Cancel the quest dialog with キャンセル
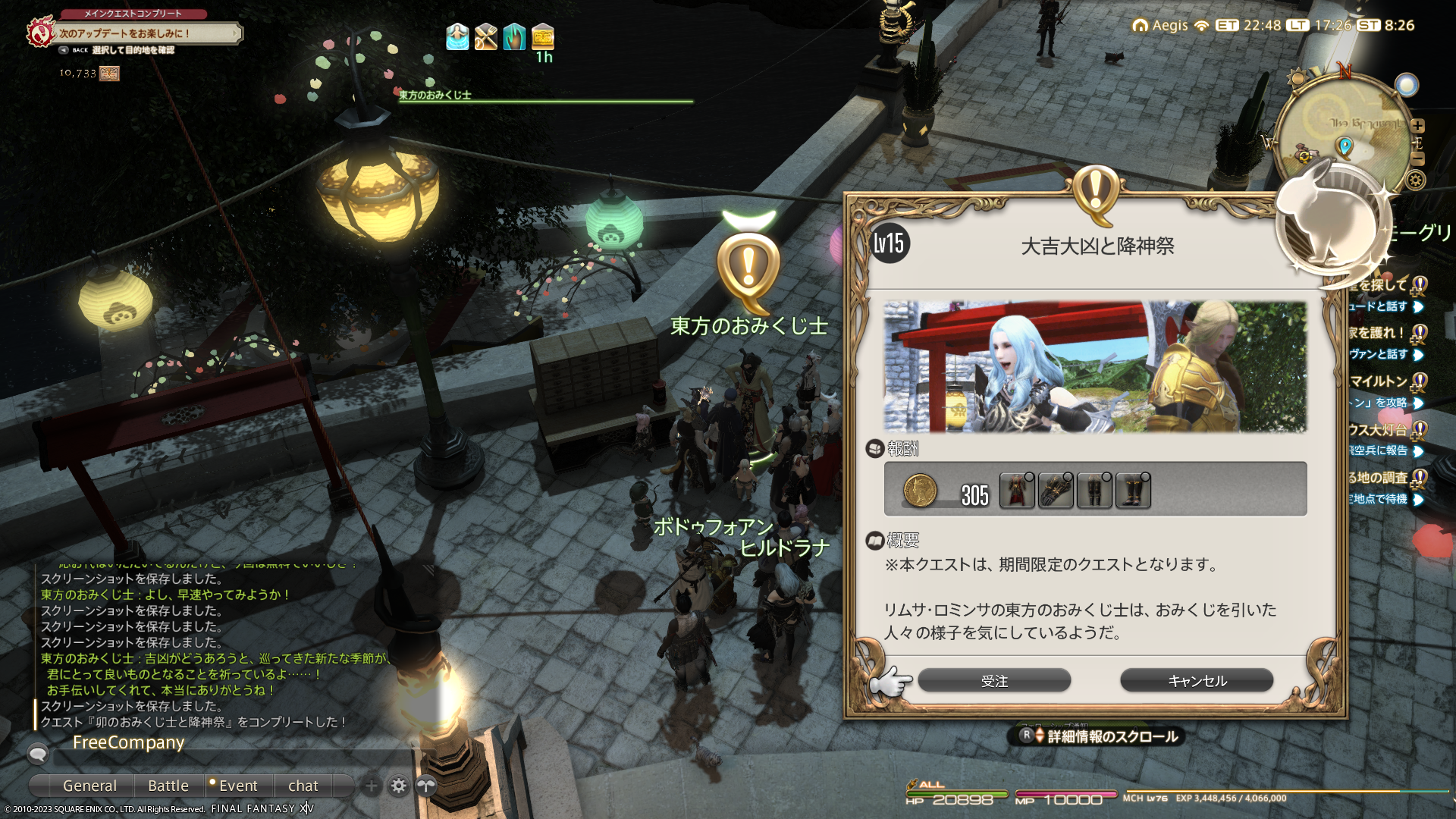 tap(1197, 680)
